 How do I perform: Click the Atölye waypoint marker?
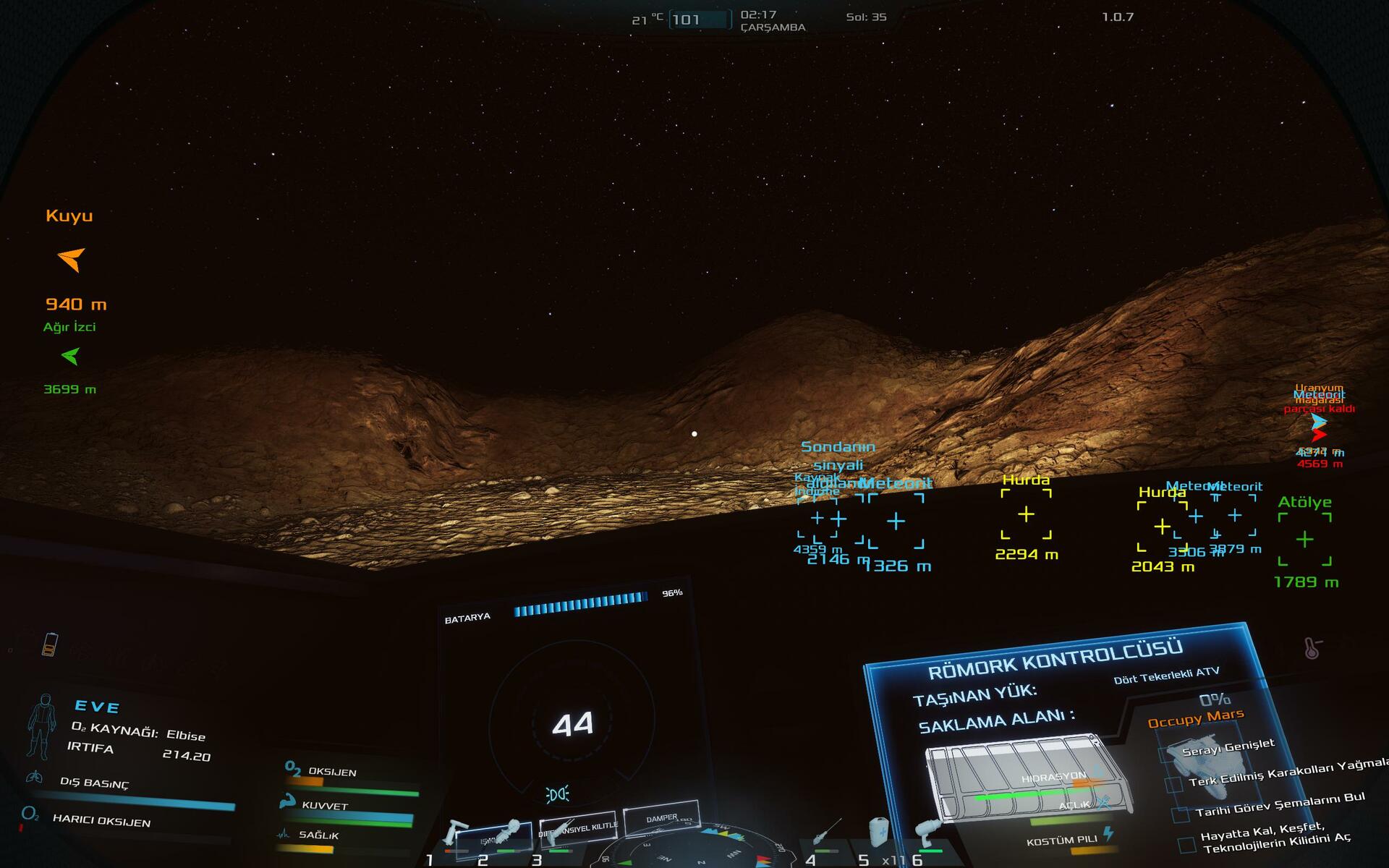point(1304,540)
